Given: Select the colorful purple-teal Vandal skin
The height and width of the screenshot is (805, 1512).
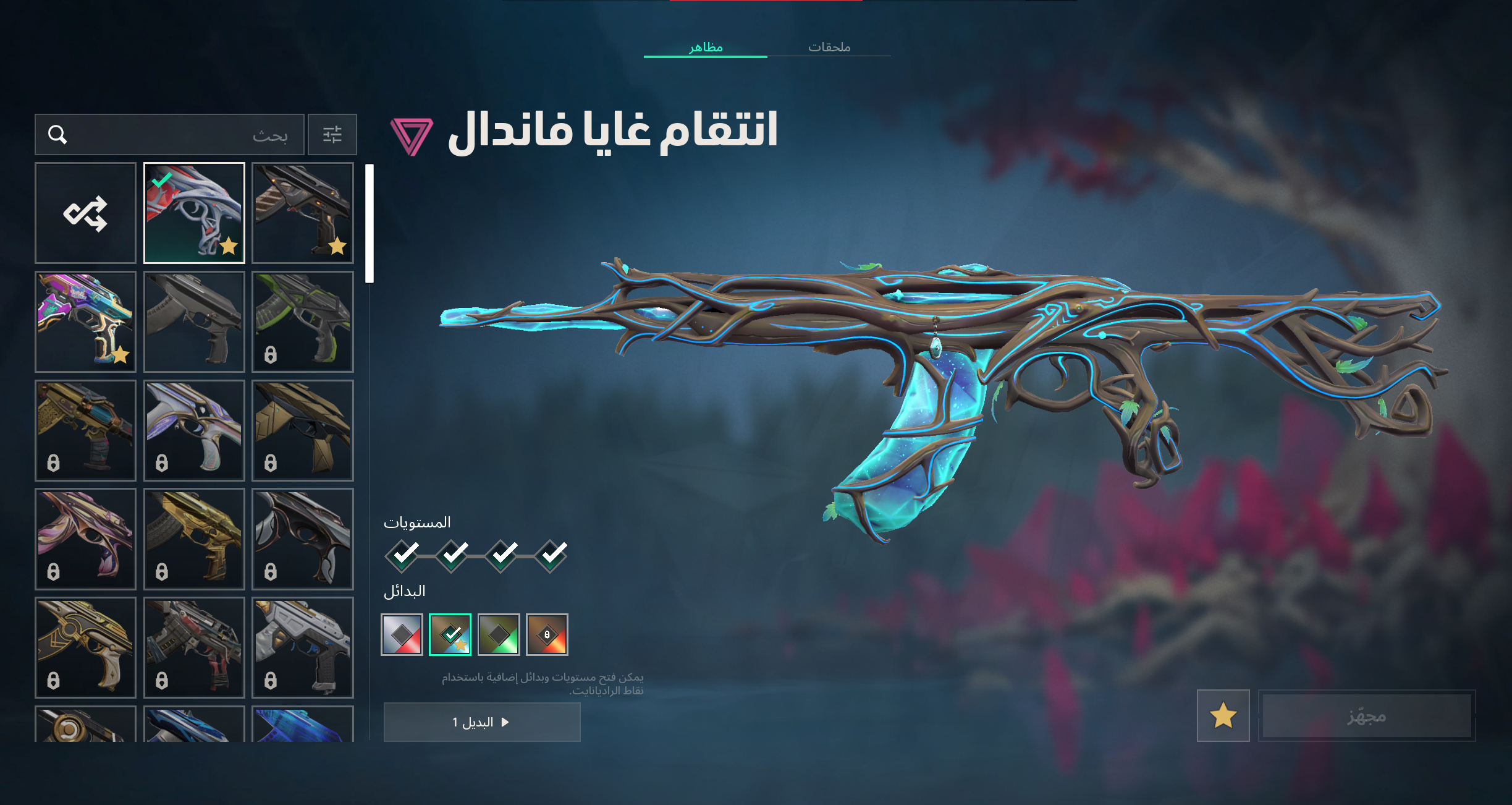Looking at the screenshot, I should click(85, 322).
